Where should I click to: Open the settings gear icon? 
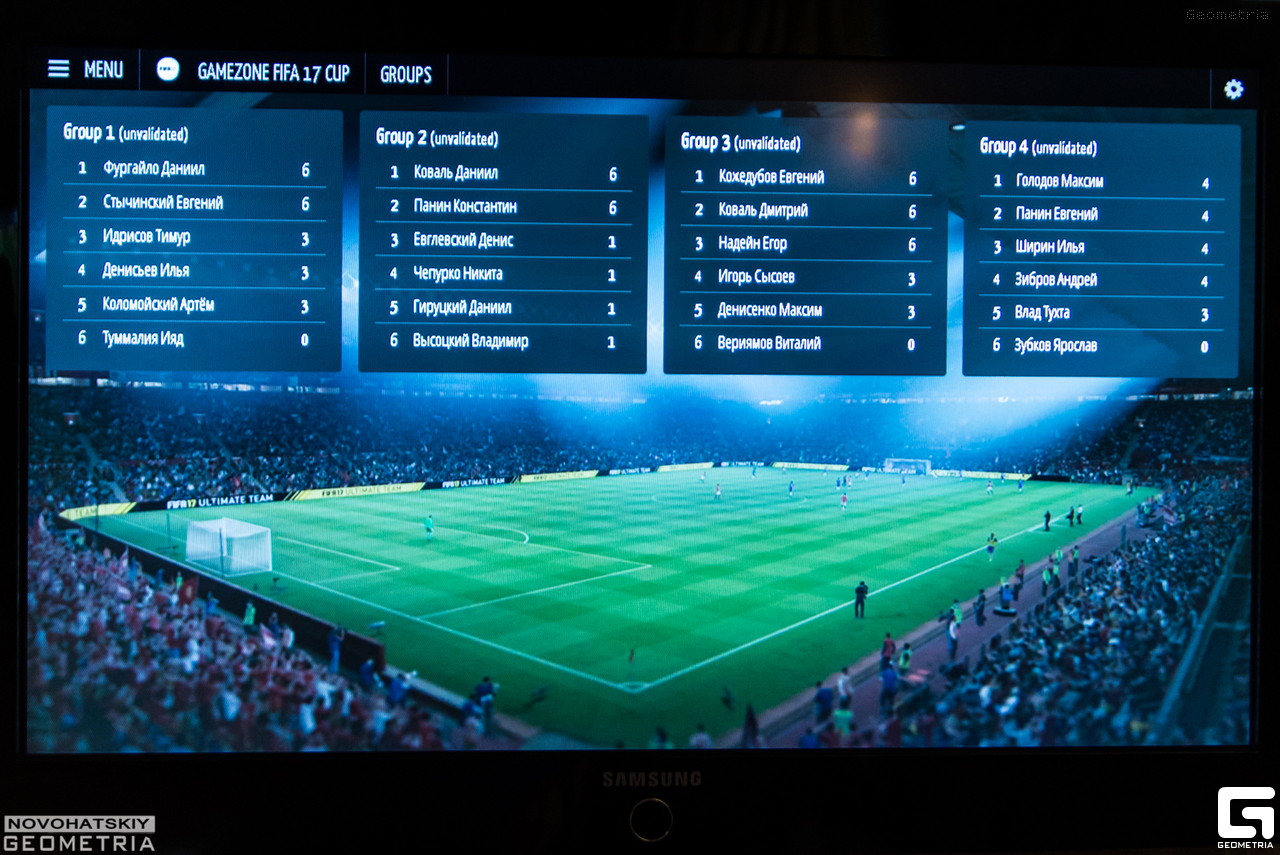pos(1234,90)
